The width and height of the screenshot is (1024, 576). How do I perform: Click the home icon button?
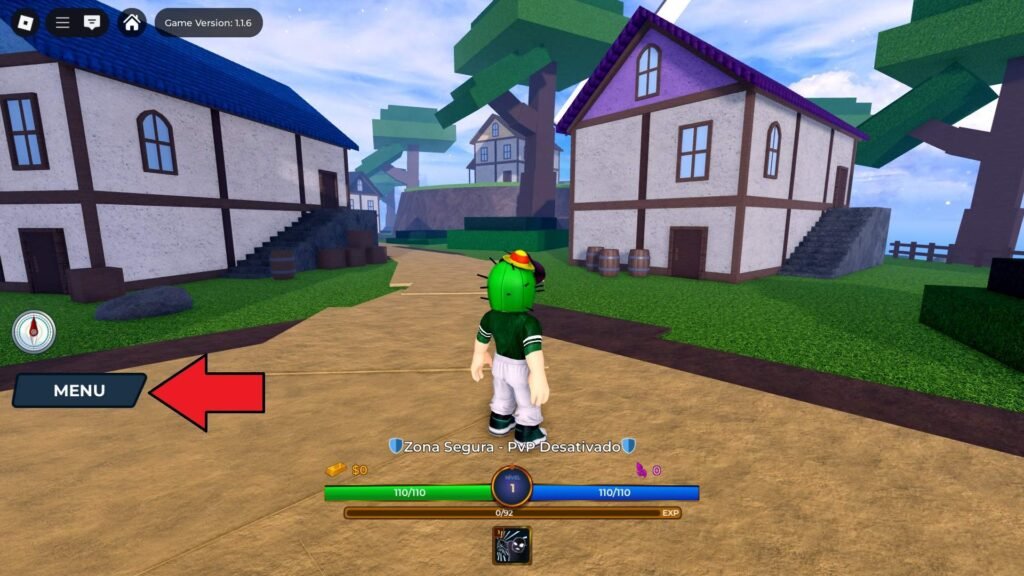pyautogui.click(x=132, y=22)
